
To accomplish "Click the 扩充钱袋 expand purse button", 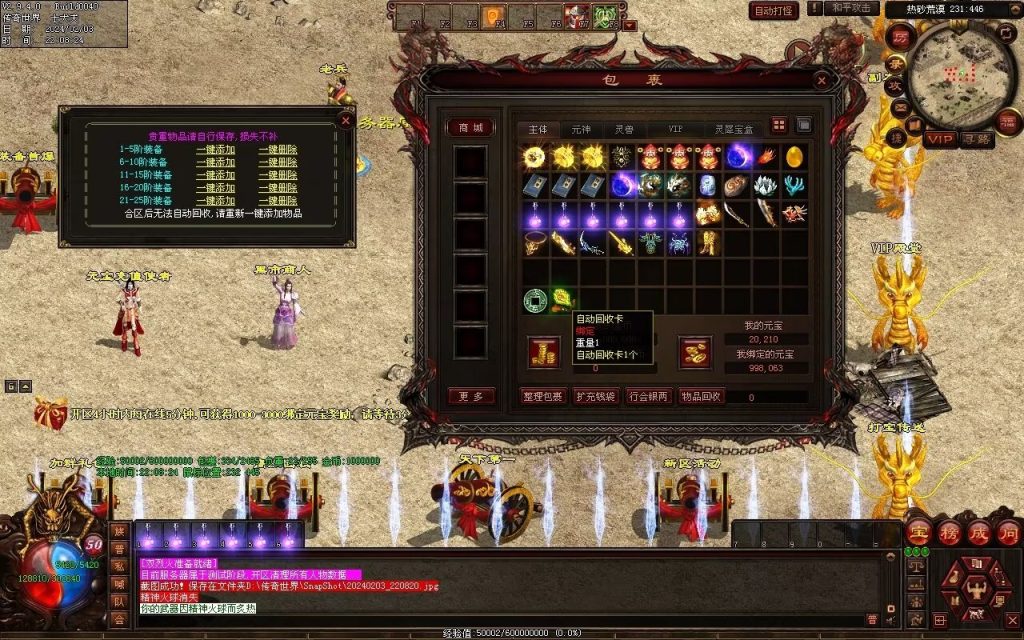I will pyautogui.click(x=597, y=396).
